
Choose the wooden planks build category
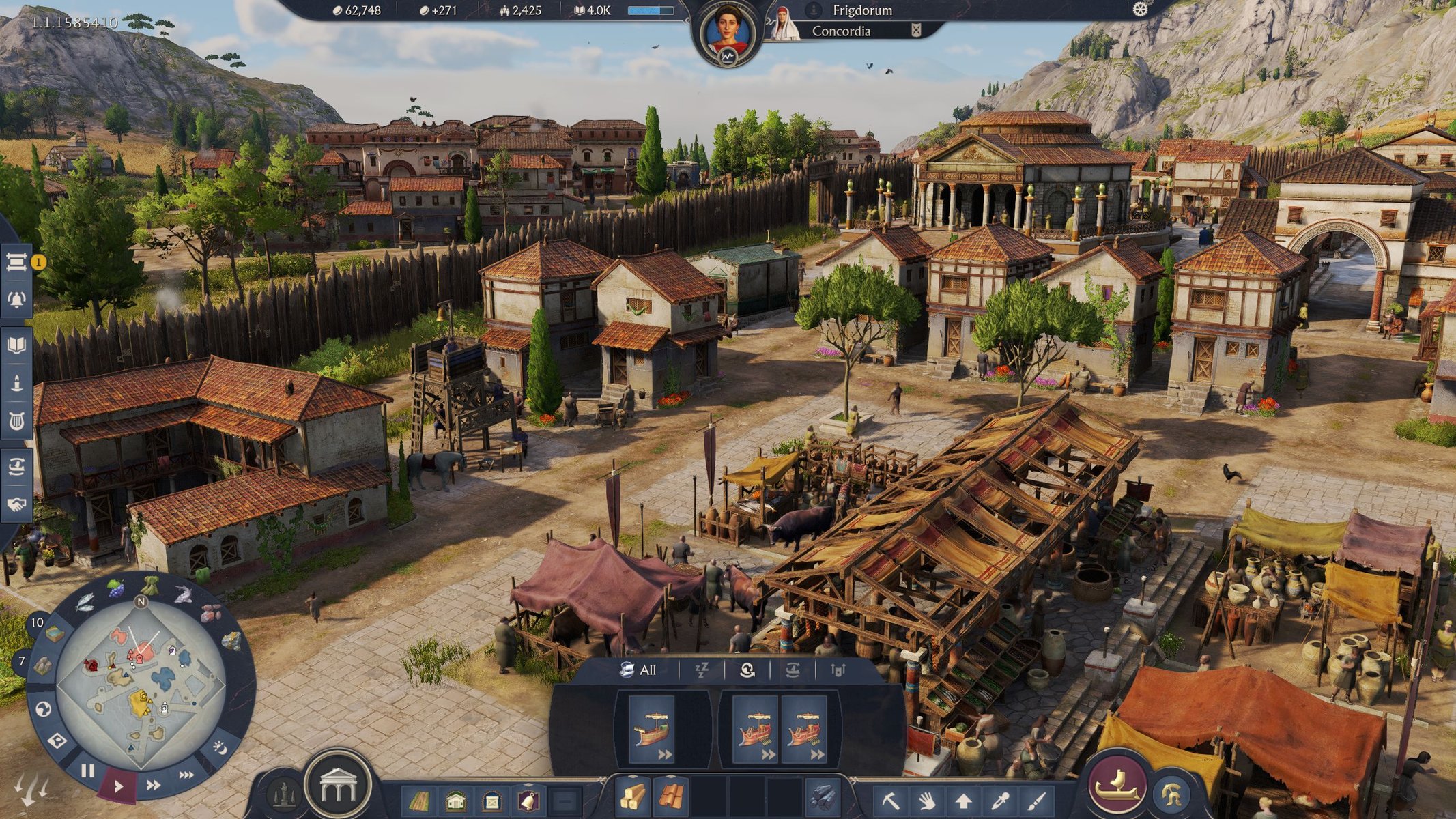633,796
